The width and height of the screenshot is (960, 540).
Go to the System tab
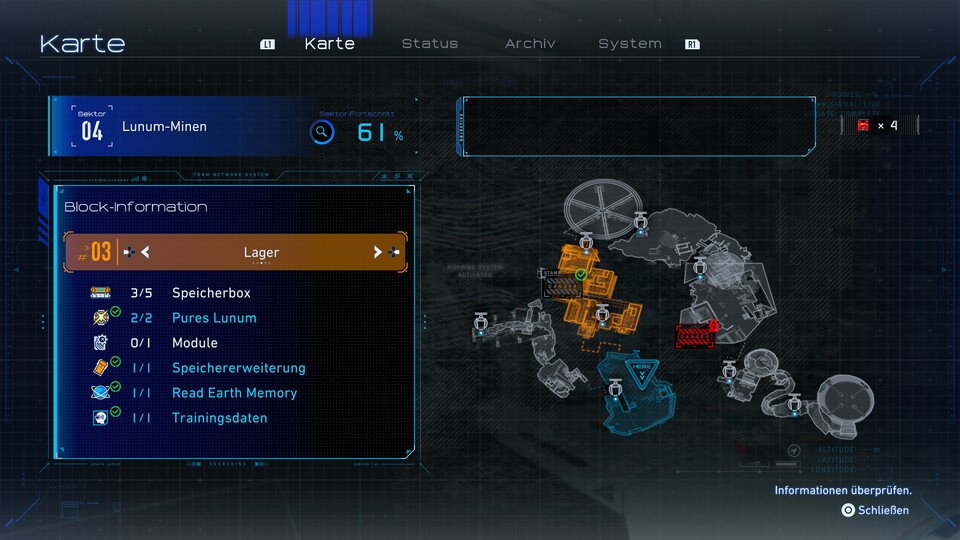pos(630,44)
